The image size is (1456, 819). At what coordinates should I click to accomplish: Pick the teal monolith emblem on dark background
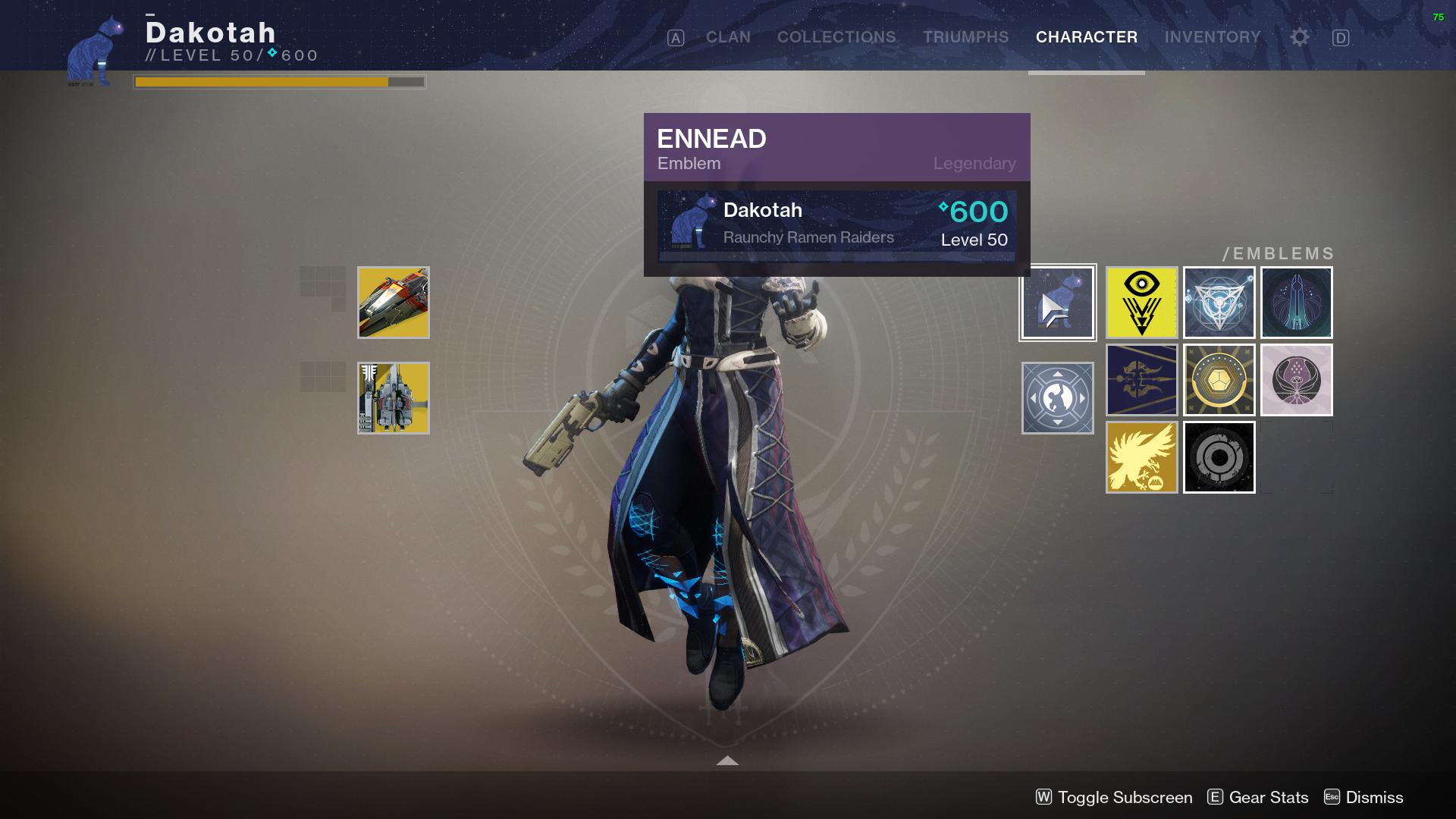(1296, 302)
